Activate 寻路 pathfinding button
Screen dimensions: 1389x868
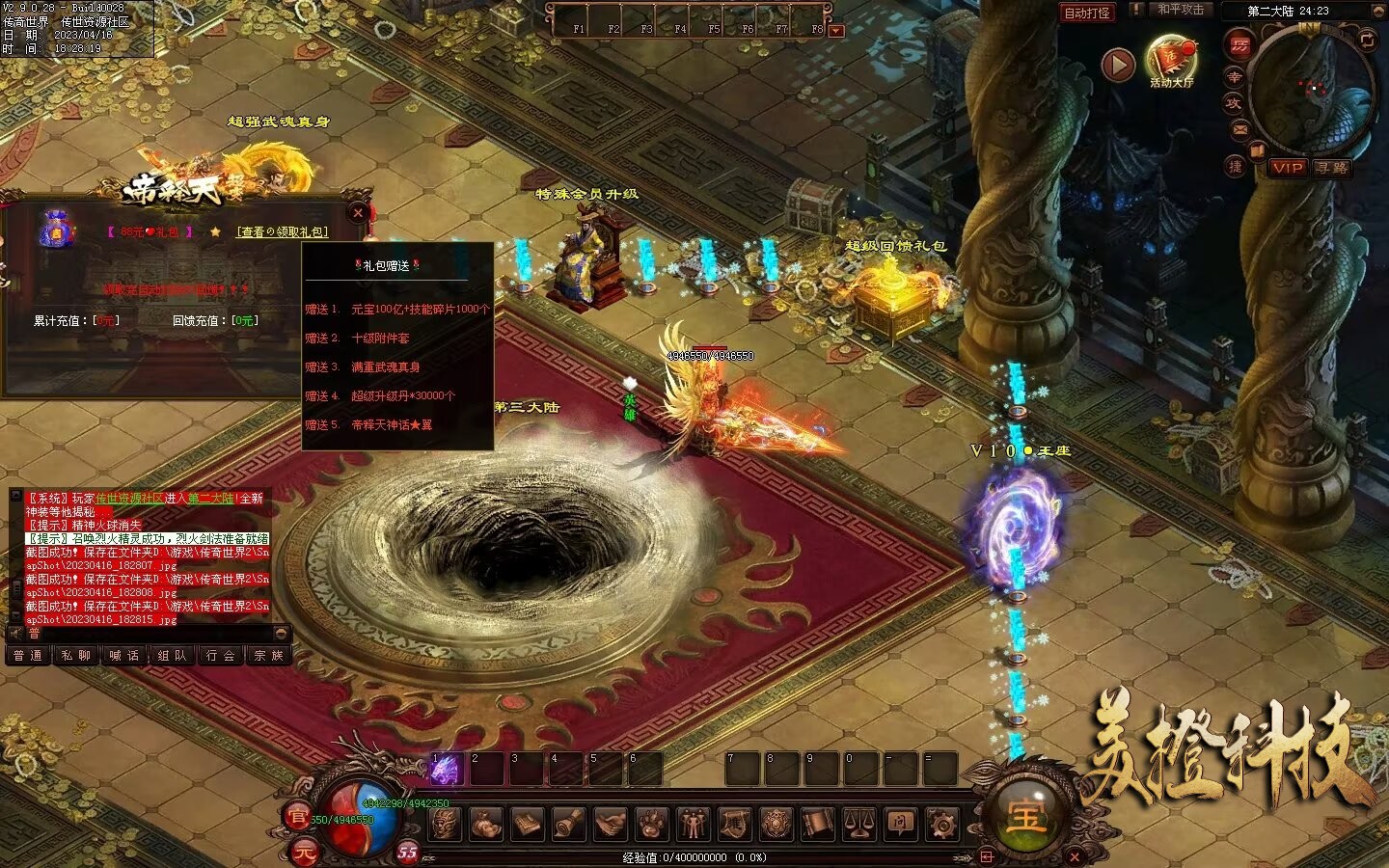pyautogui.click(x=1331, y=168)
